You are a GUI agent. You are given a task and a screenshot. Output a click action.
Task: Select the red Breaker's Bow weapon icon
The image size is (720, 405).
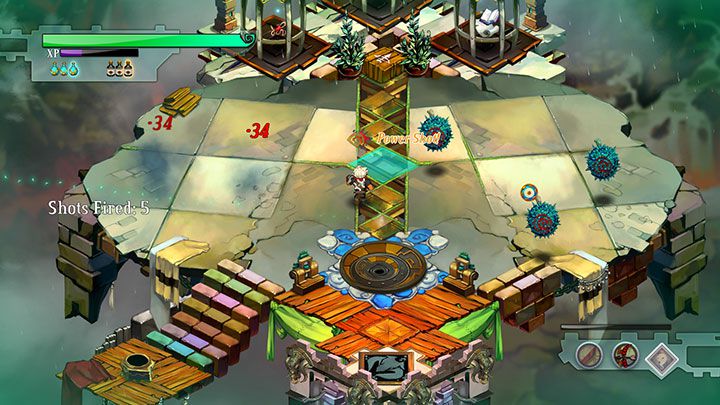[x=626, y=355]
